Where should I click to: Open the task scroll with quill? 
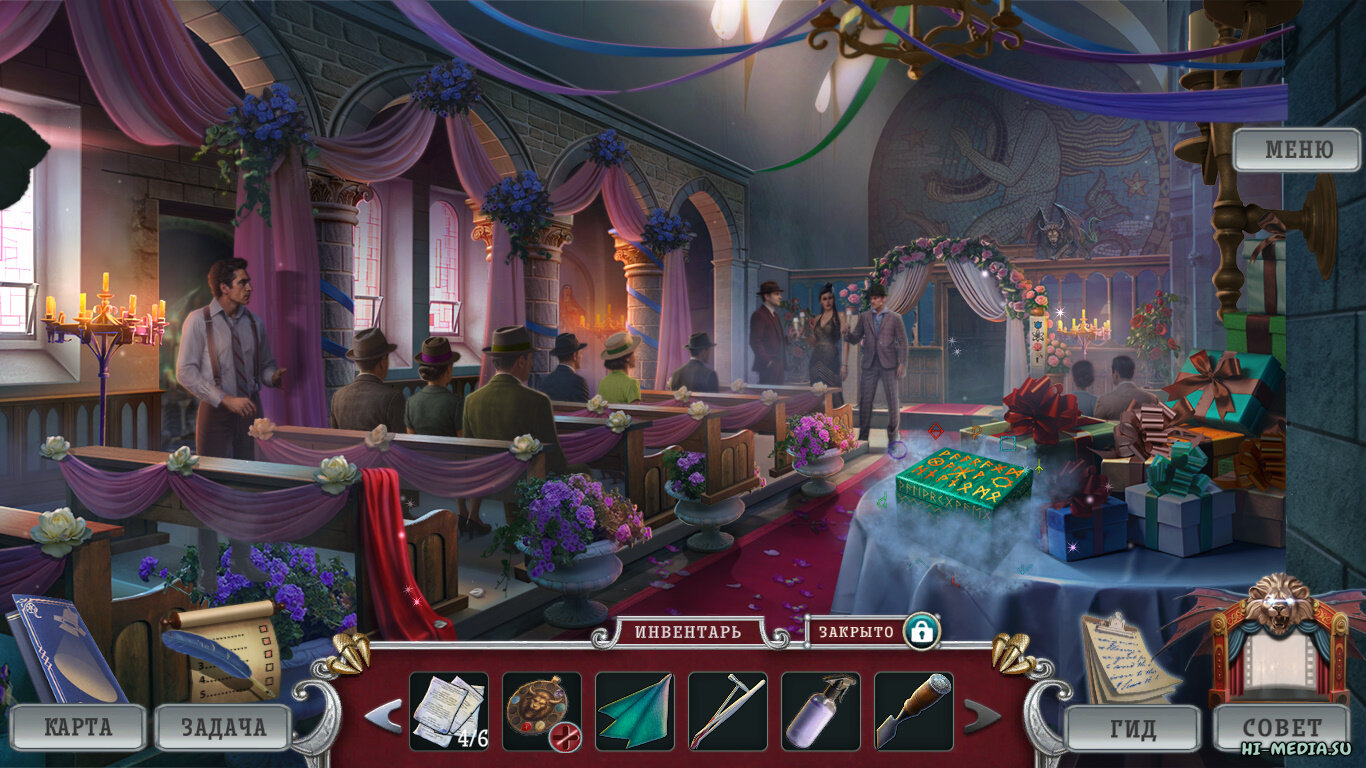[222, 648]
